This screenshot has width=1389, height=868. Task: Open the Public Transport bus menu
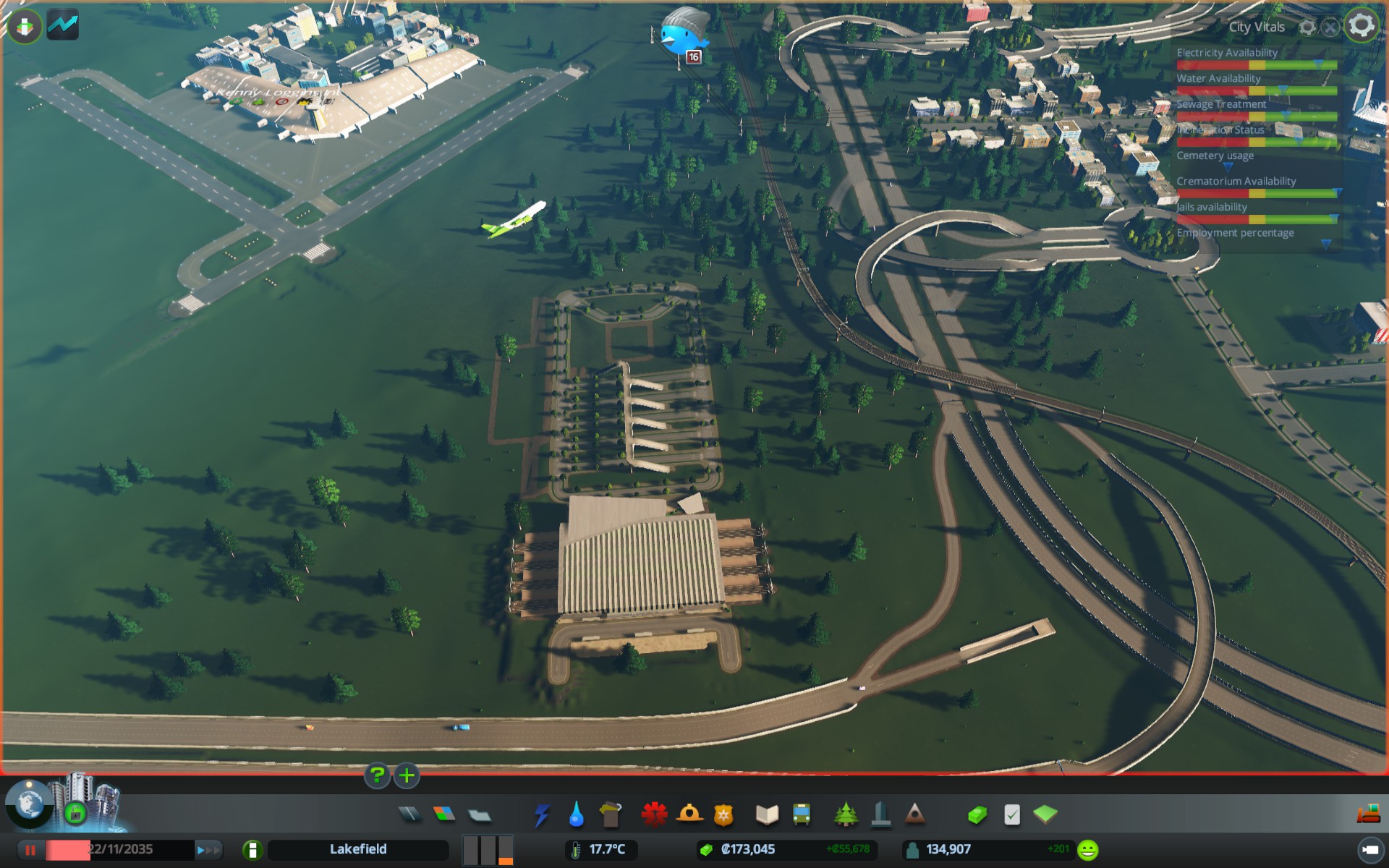[802, 814]
